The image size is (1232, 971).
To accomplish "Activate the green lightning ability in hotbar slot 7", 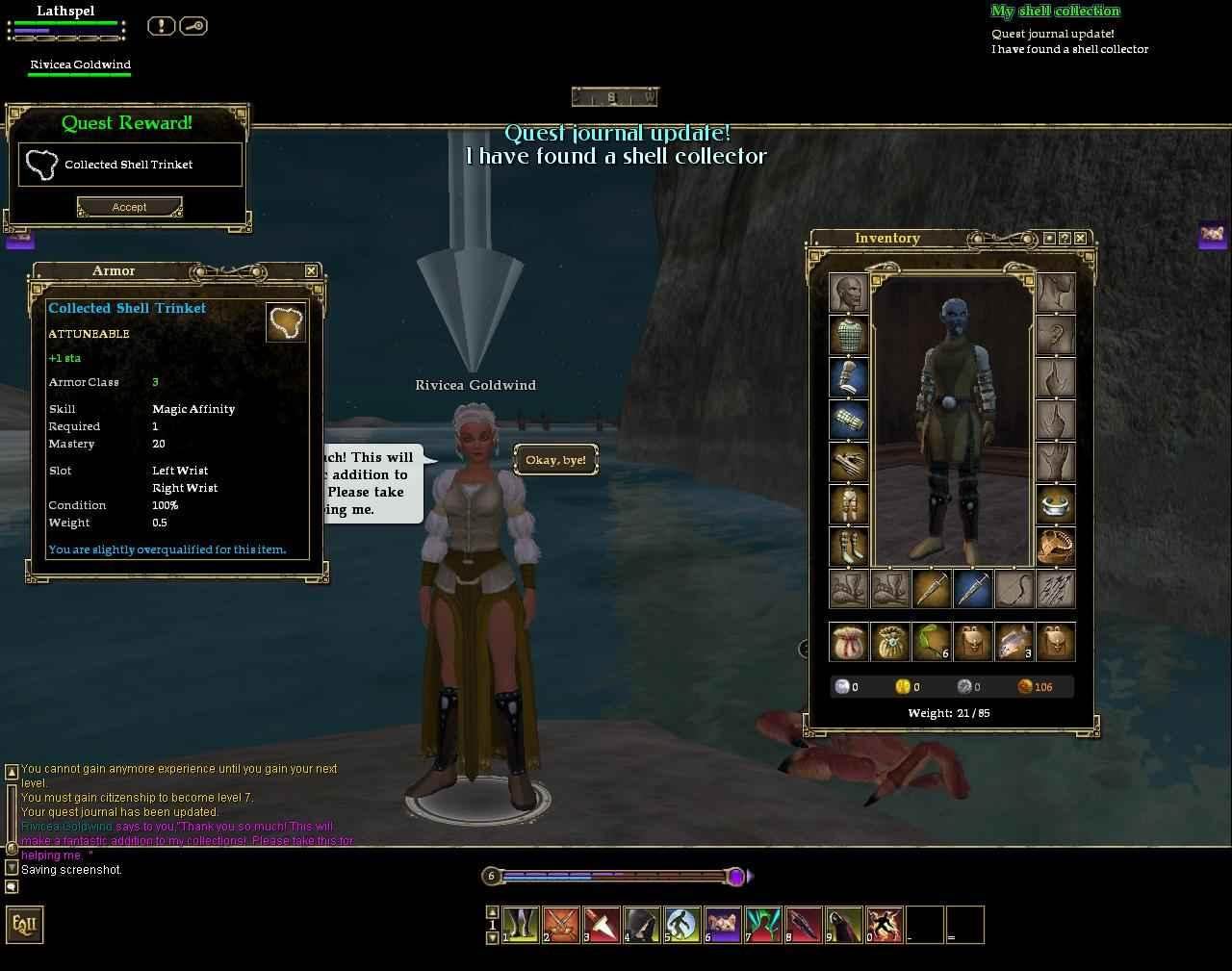I will coord(762,925).
